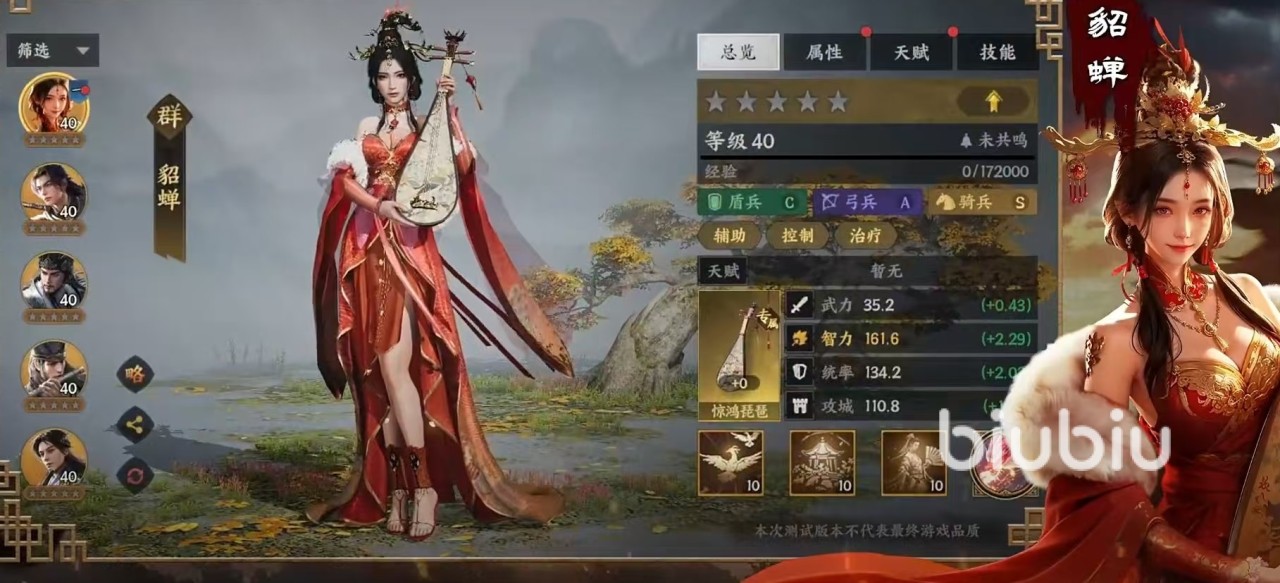Open the 属性 attributes tab

(824, 52)
